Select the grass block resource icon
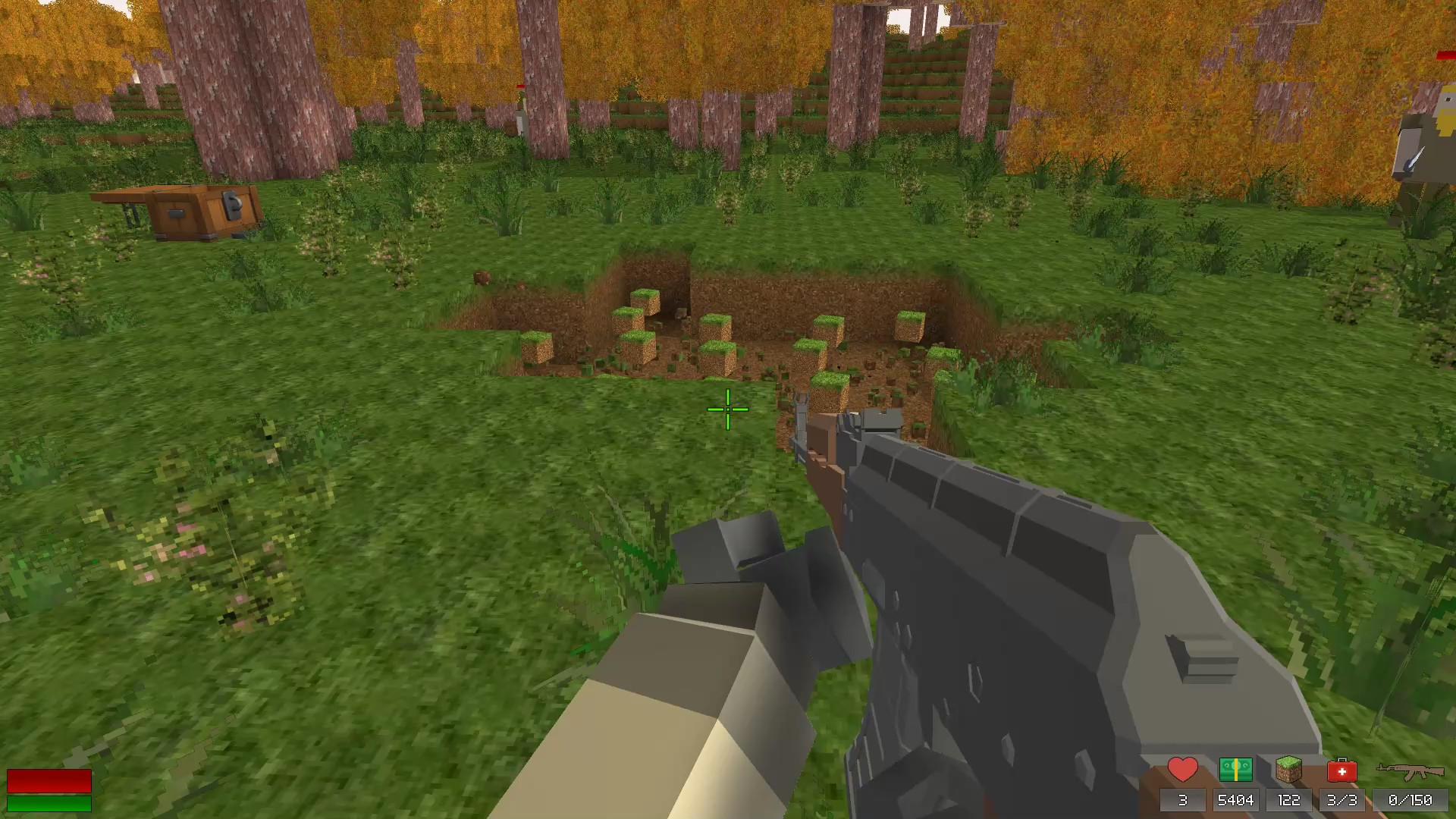This screenshot has width=1456, height=819. tap(1290, 770)
